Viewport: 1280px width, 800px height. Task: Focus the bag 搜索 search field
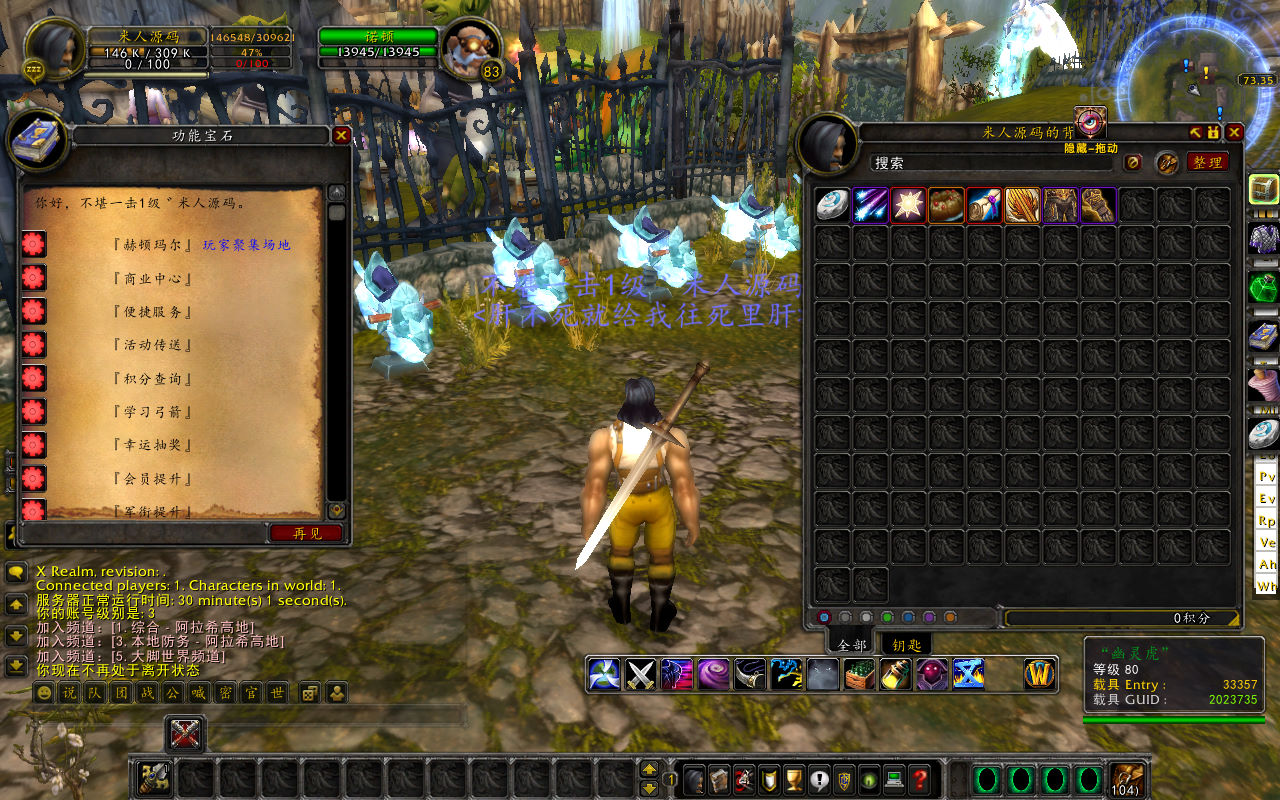990,162
